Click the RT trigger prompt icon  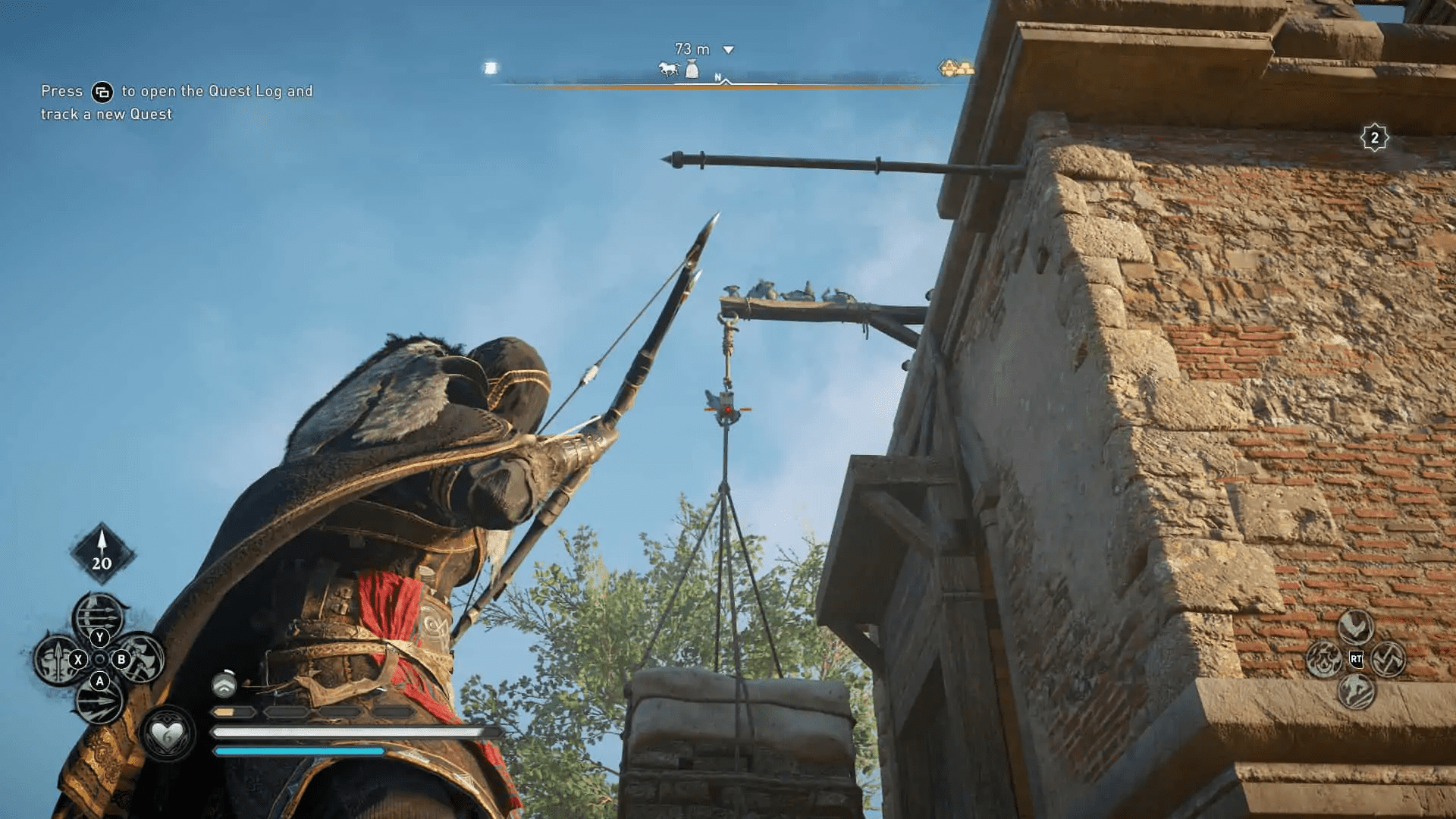click(x=1356, y=659)
